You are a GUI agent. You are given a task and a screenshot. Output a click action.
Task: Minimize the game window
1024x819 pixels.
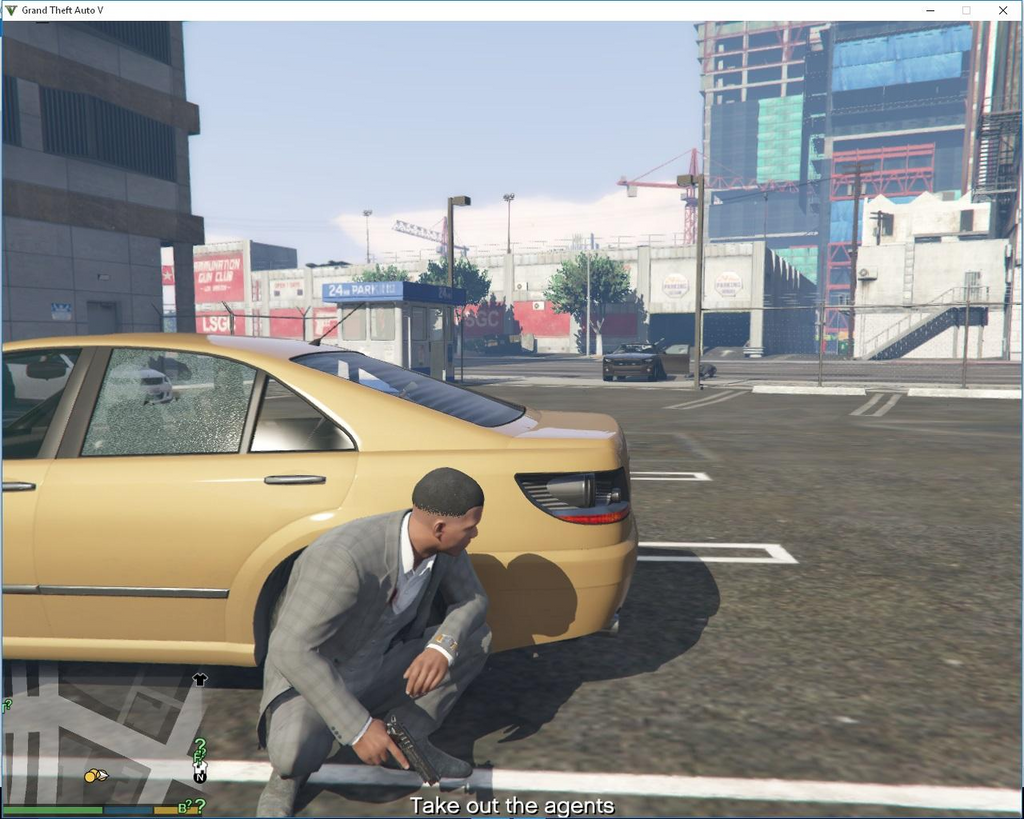pyautogui.click(x=929, y=10)
